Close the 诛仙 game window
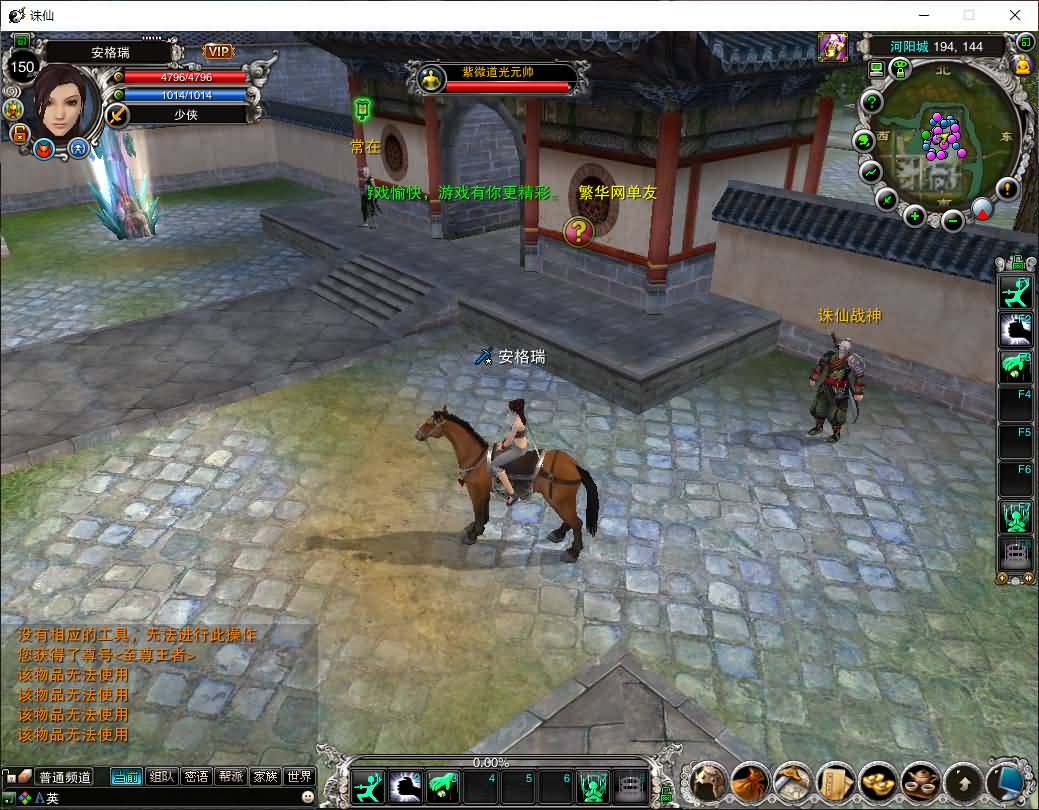The image size is (1039, 810). click(1014, 15)
